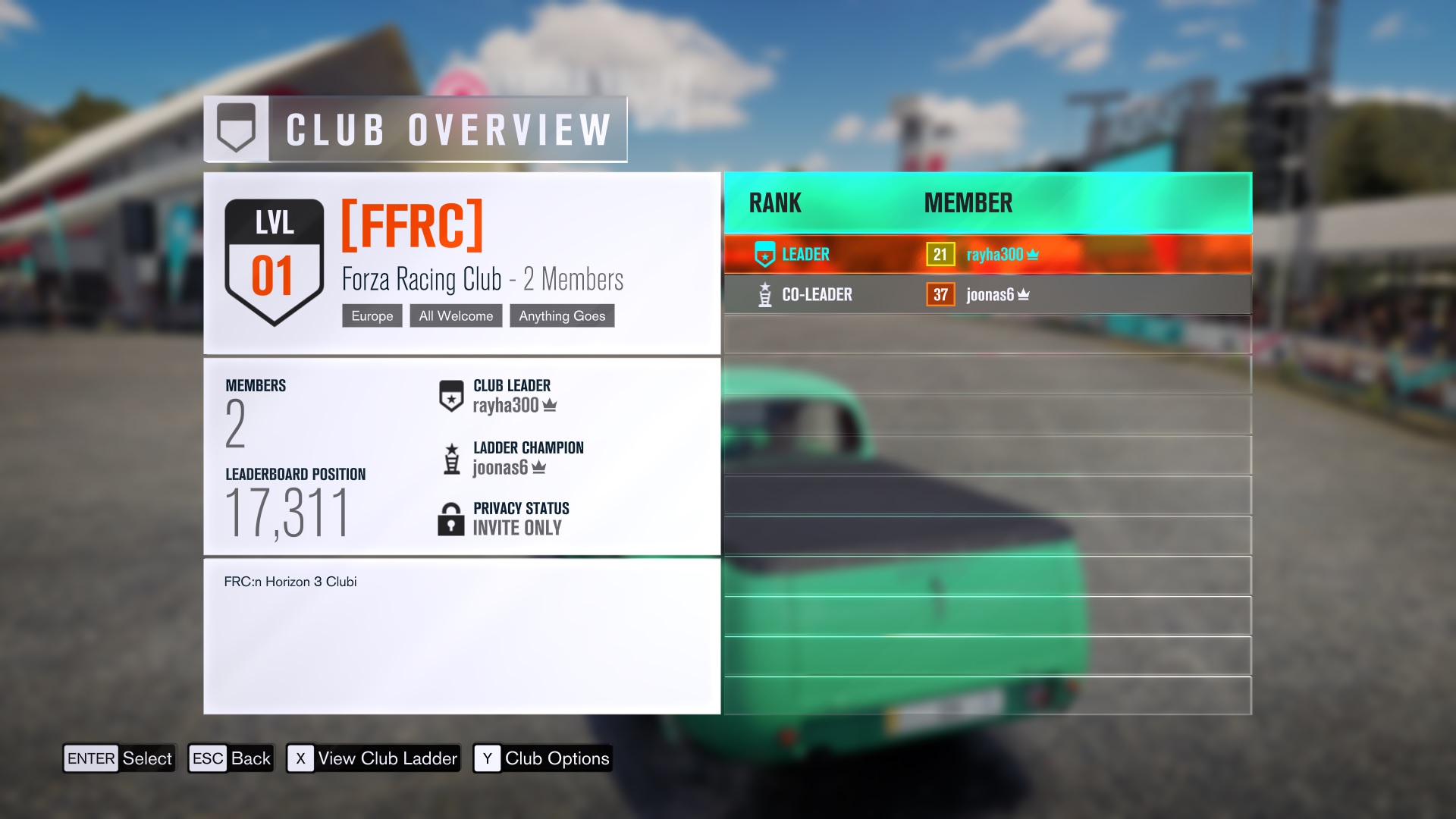
Task: Click the Anything Goes tag
Action: click(x=562, y=316)
